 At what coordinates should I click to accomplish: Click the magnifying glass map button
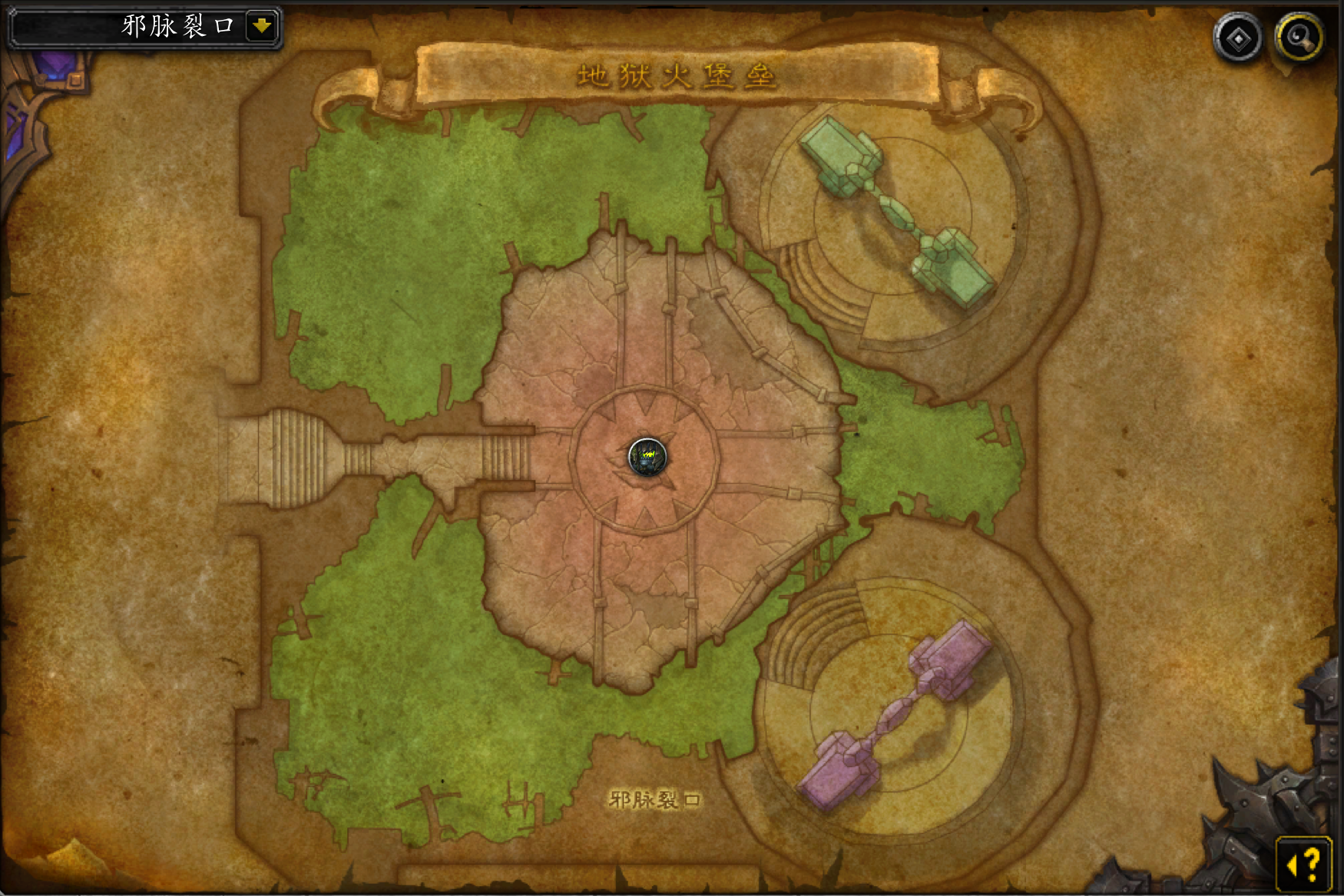(1299, 38)
